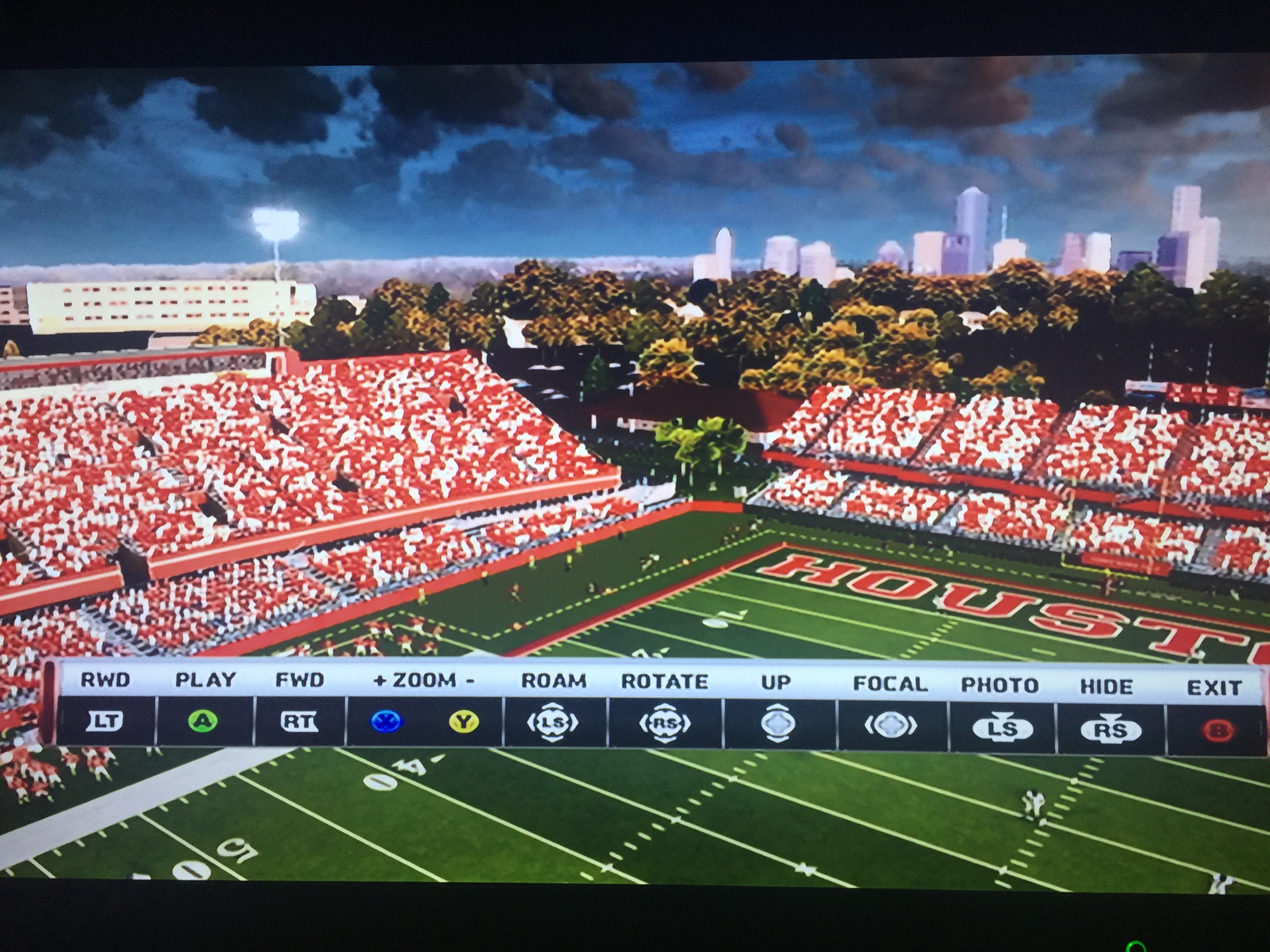
Task: Fast forward with the FWD control
Action: tap(299, 721)
